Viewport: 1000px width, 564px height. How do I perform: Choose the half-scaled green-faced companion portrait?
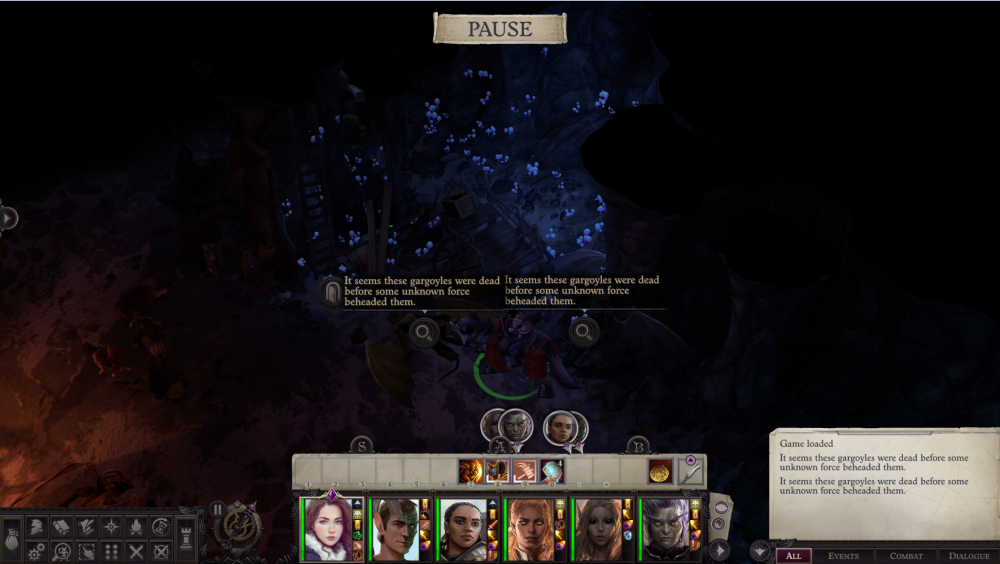coord(397,529)
